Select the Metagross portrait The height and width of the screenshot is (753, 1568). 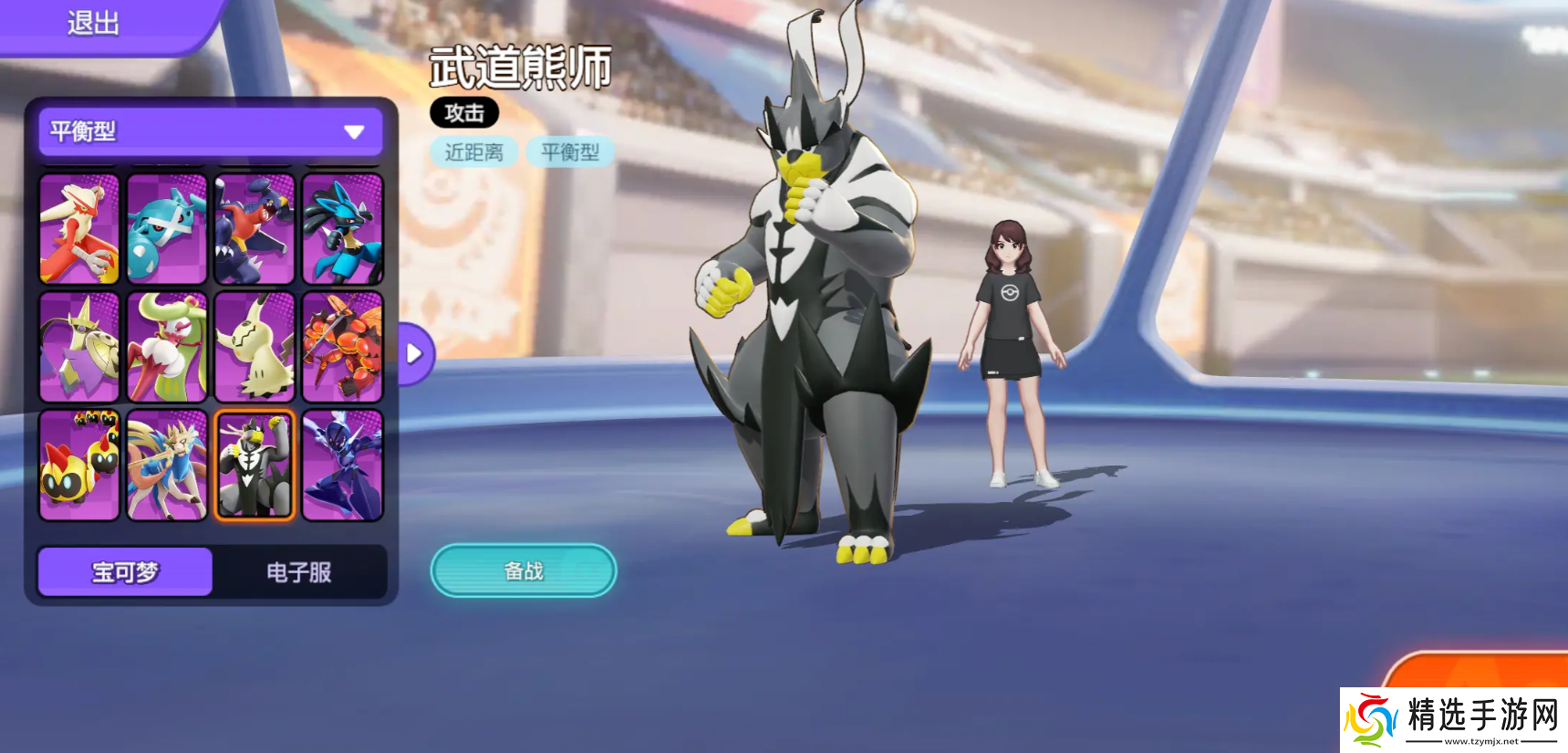[166, 229]
